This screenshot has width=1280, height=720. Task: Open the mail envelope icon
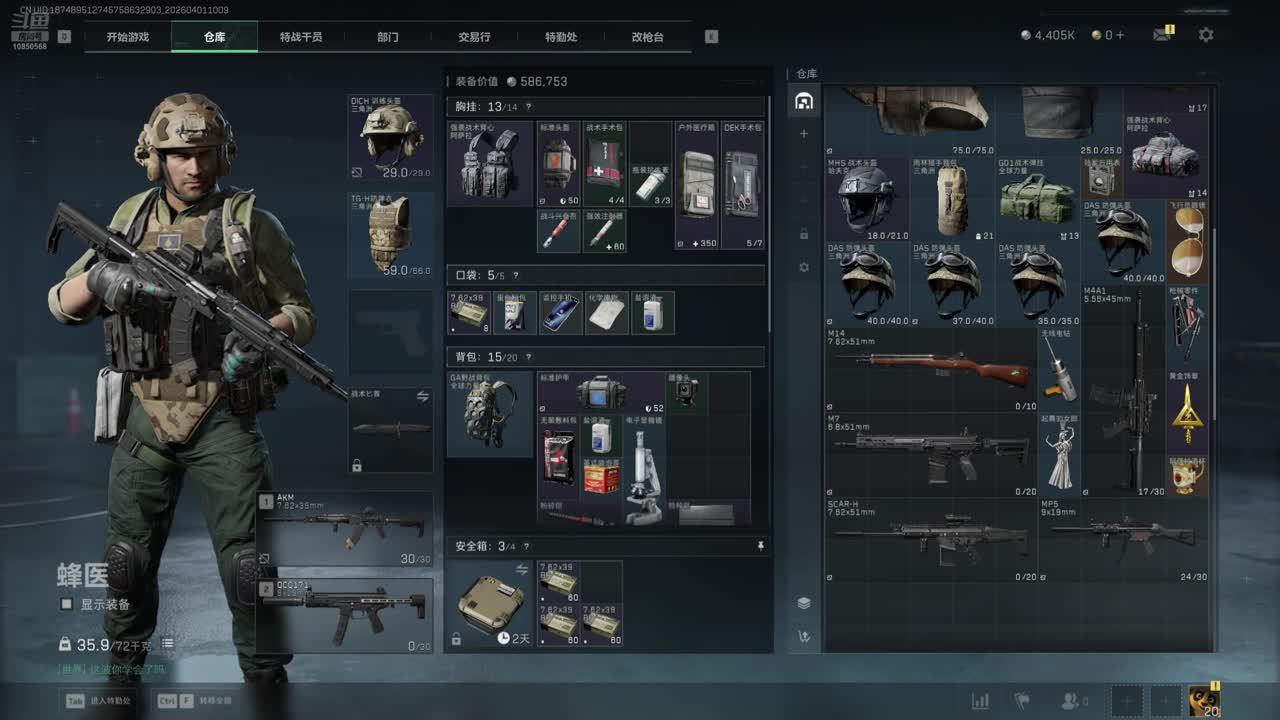point(1161,35)
